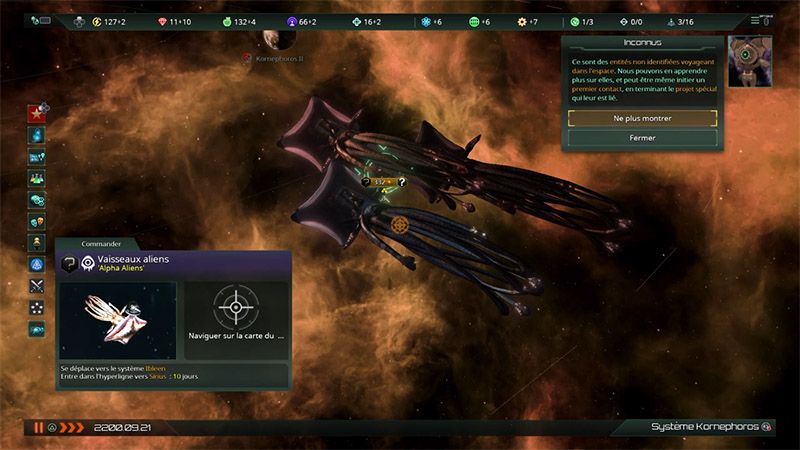The image size is (800, 450).
Task: Select "Naviguer sur la carte" crosshair action
Action: point(235,308)
